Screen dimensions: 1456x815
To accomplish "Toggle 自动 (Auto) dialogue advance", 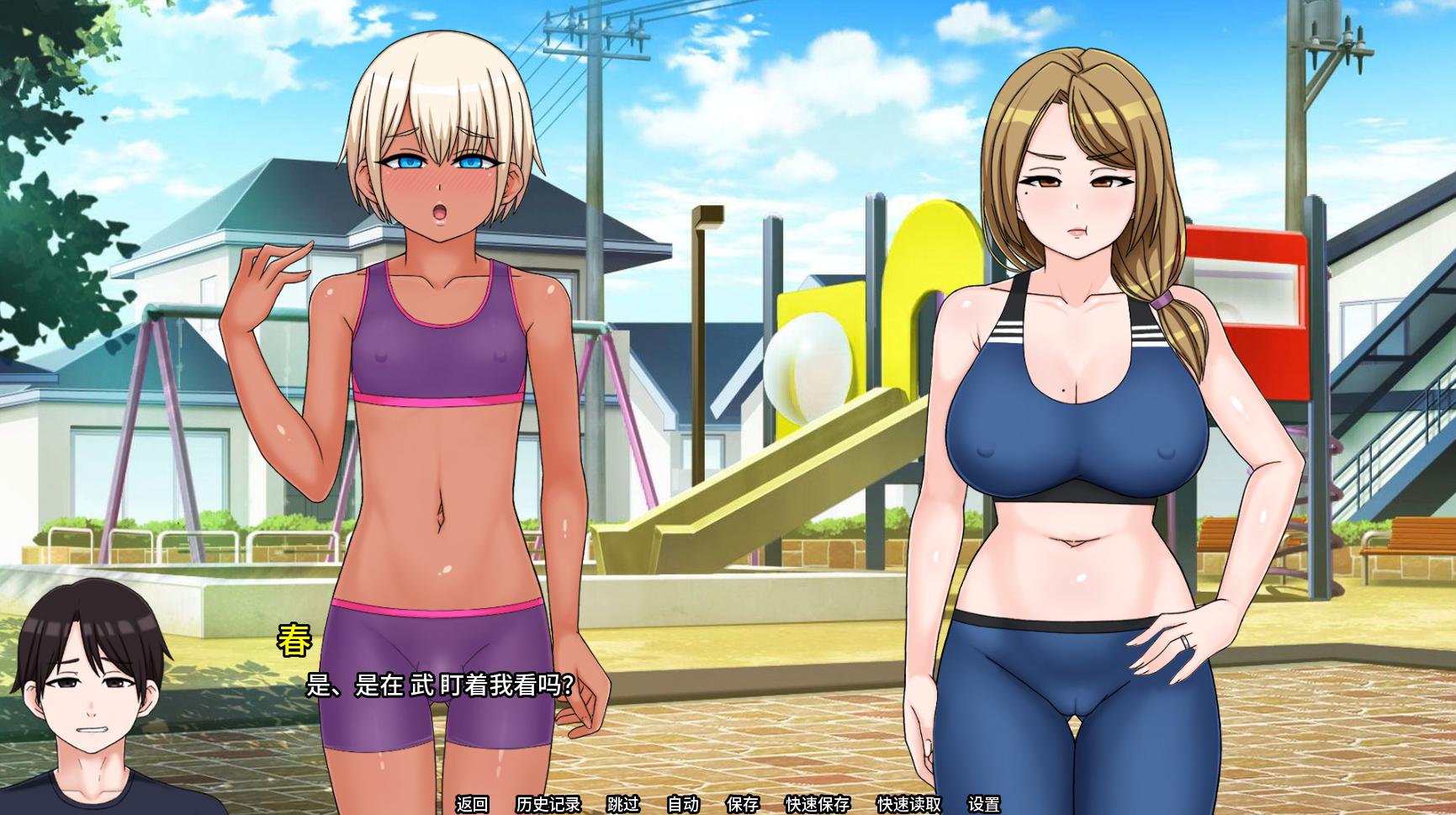I will 683,804.
